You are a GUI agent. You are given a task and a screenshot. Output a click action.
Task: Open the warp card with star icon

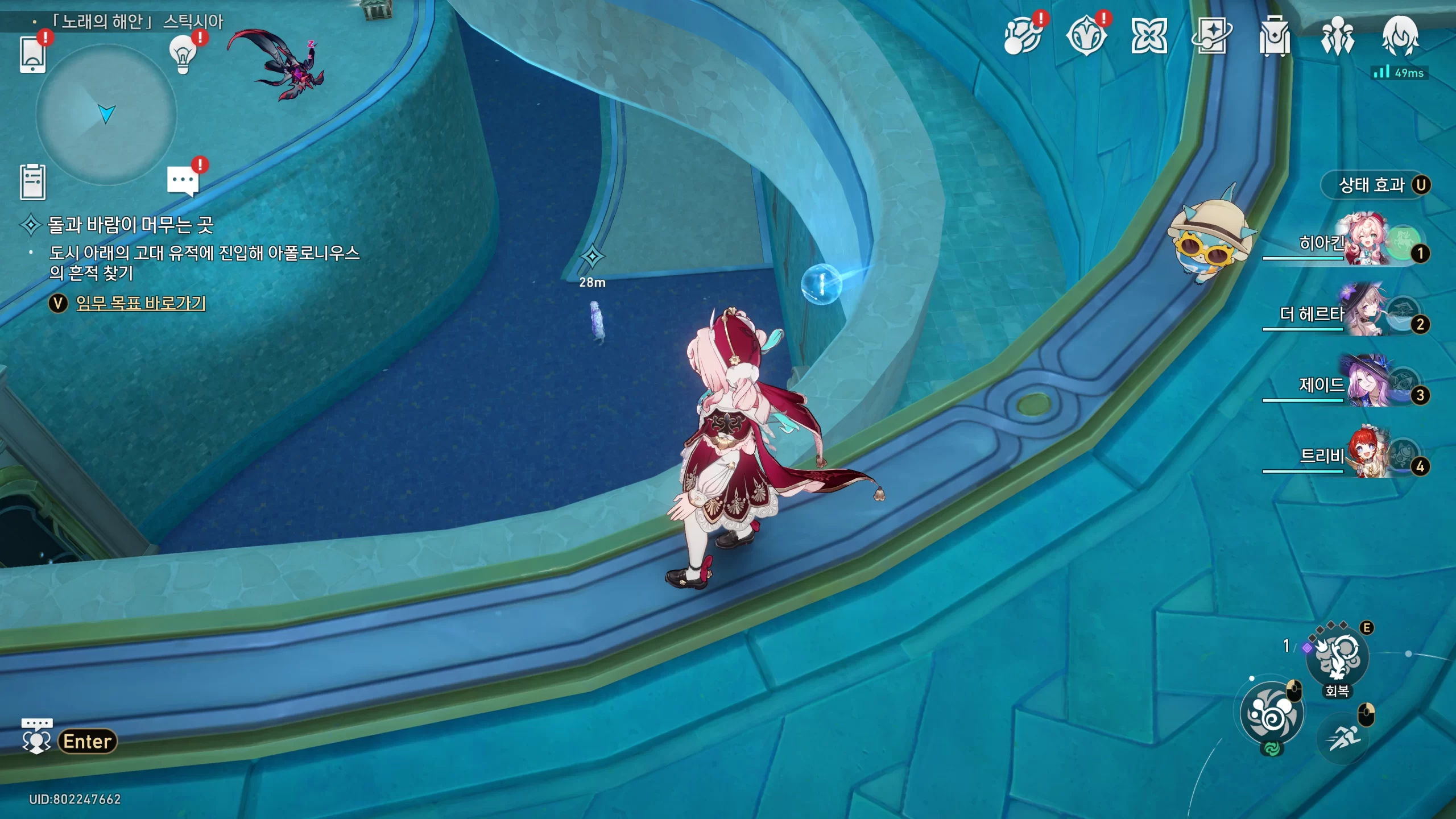click(1211, 36)
